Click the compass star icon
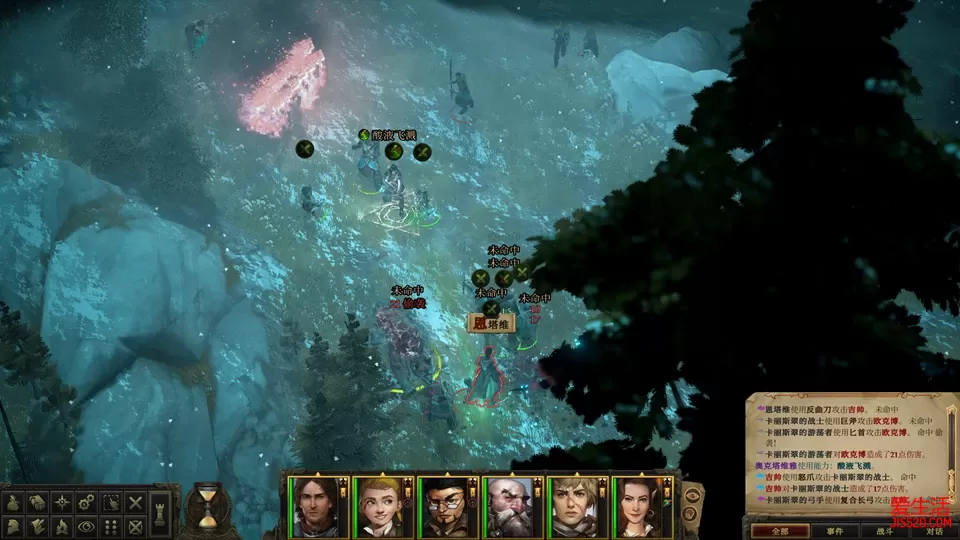This screenshot has height=540, width=960. tap(63, 501)
